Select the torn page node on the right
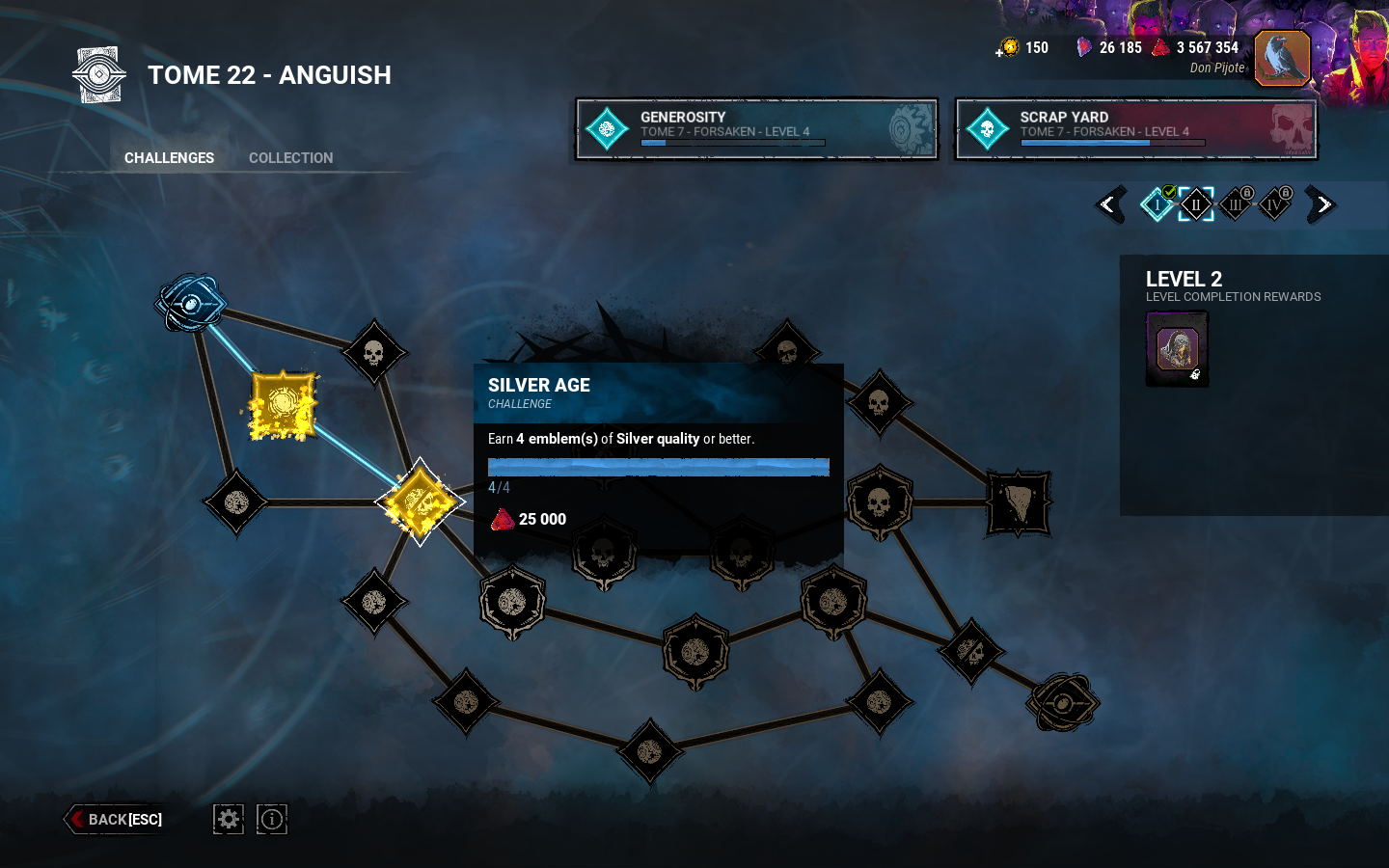 click(1018, 502)
